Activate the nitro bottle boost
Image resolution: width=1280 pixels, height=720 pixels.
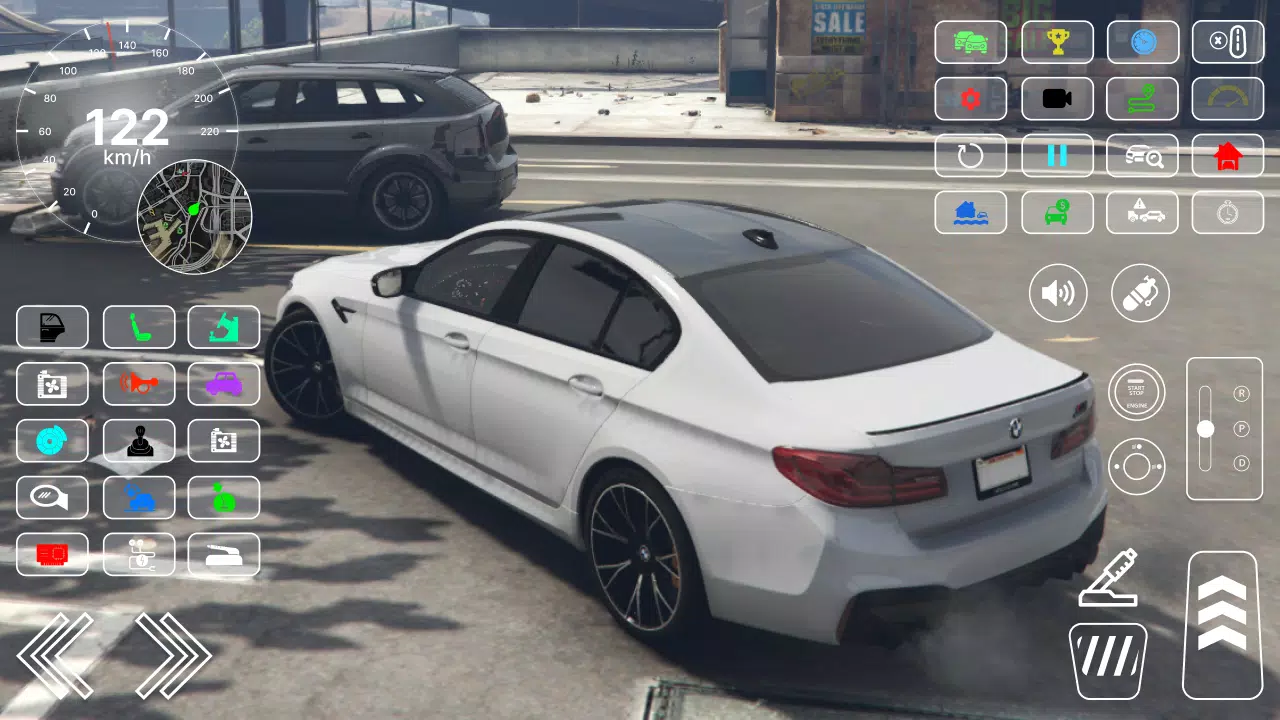[x=1141, y=292]
